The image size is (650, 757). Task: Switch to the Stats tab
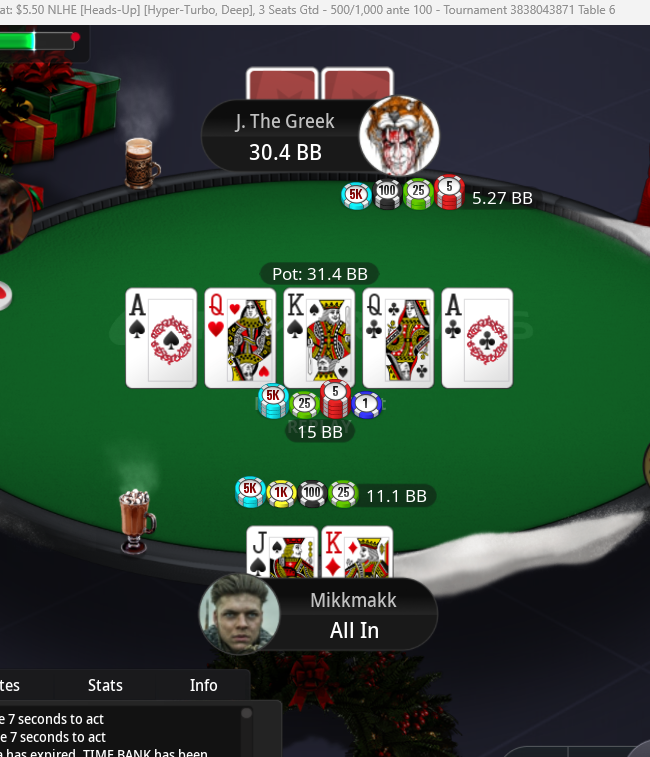105,685
